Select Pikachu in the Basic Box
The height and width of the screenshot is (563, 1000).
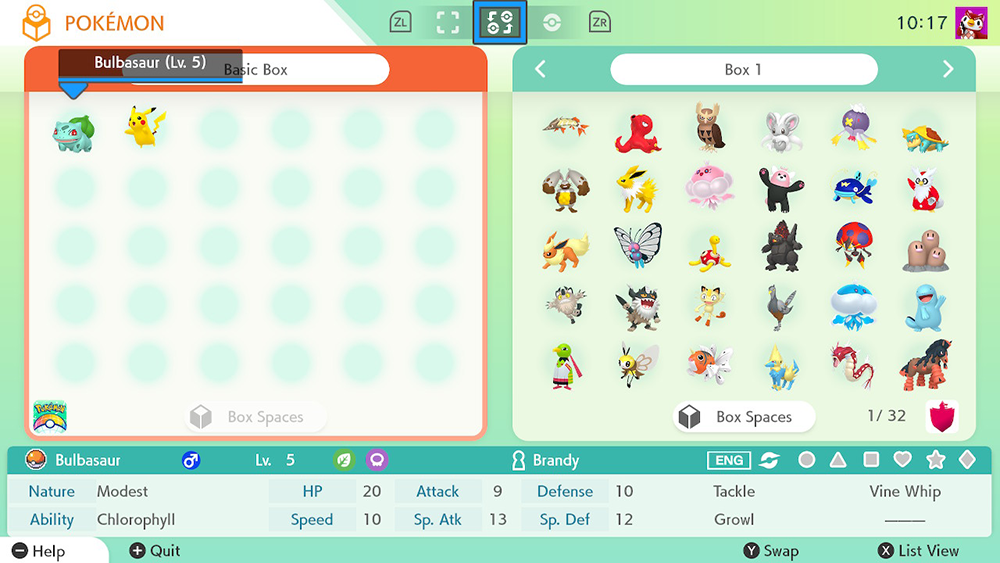pos(145,128)
